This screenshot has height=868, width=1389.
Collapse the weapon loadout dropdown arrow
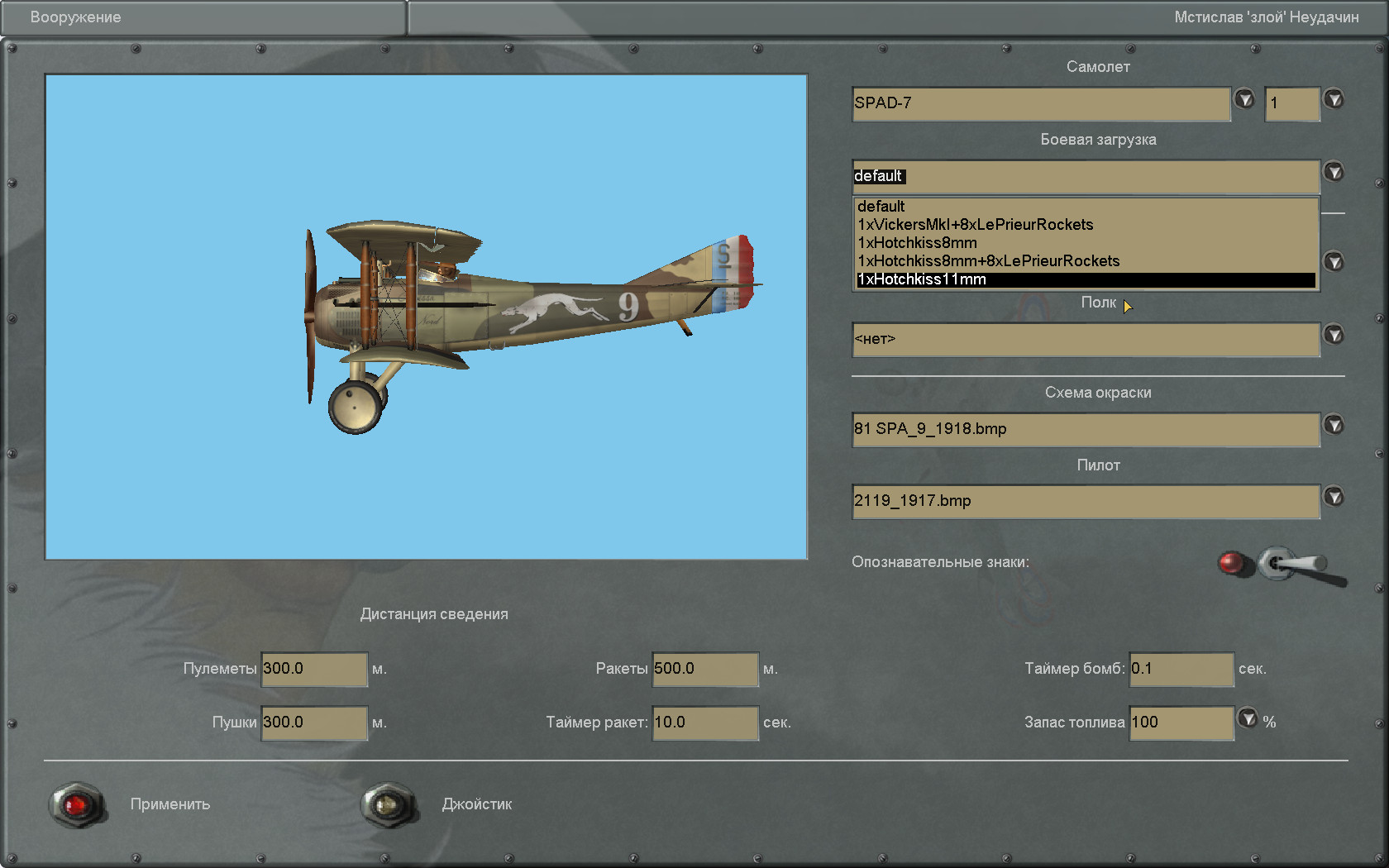[x=1334, y=172]
